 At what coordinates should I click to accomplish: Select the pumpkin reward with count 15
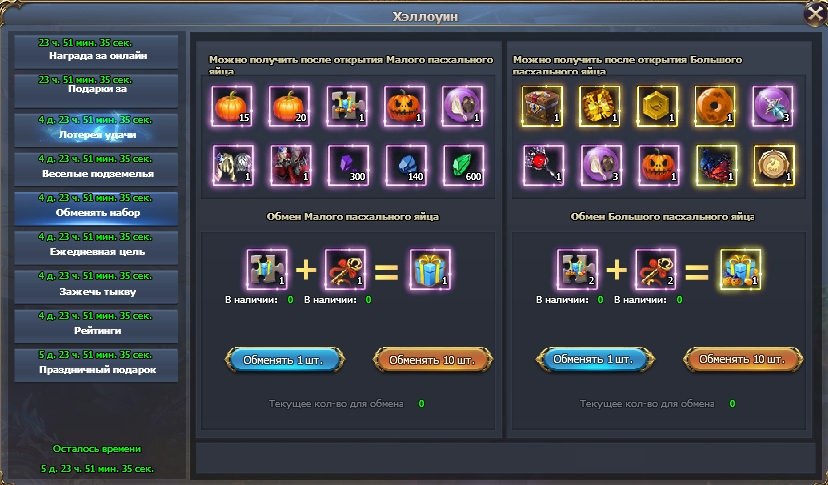pos(231,105)
